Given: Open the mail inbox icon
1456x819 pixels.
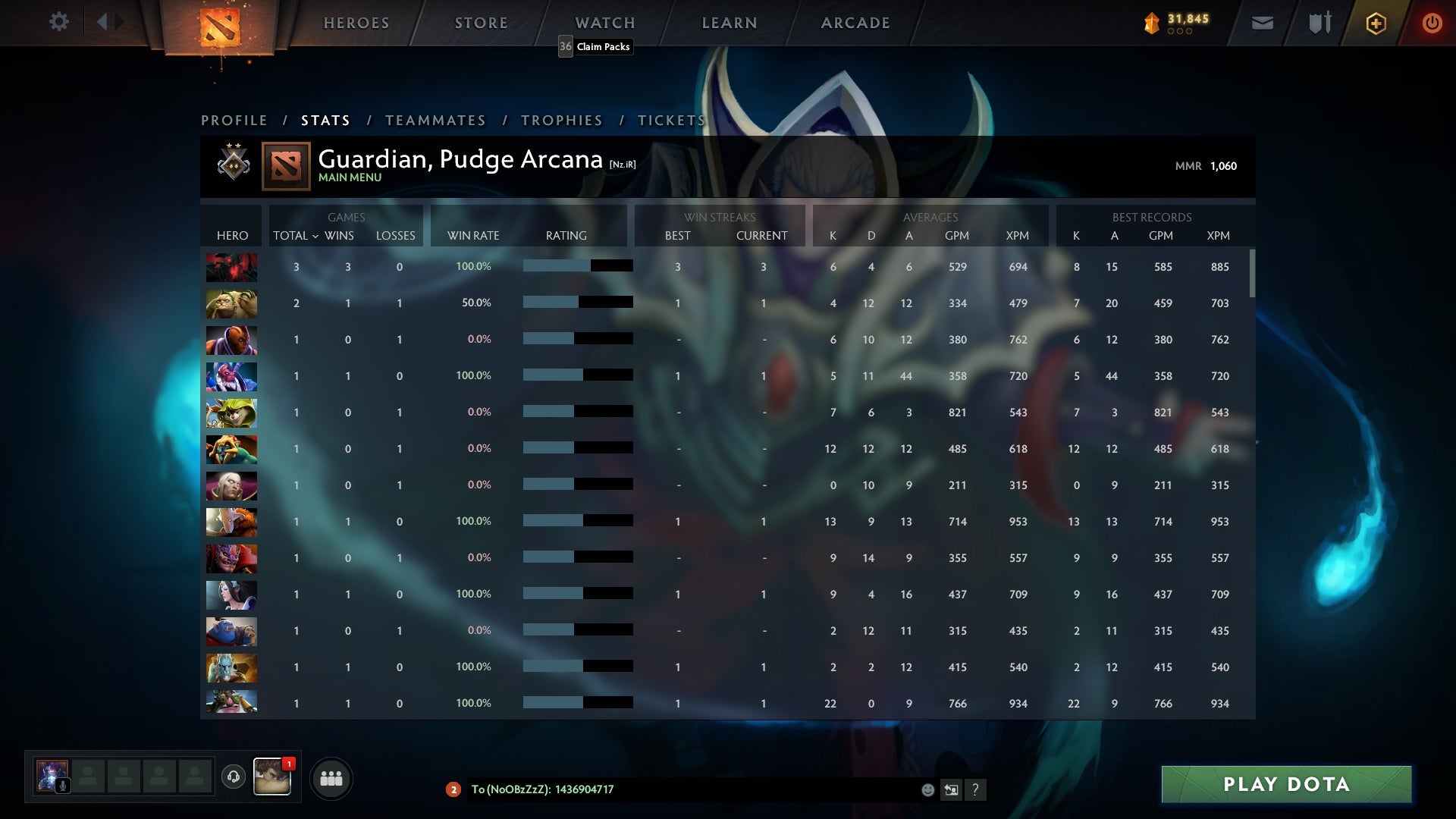Looking at the screenshot, I should [x=1261, y=23].
